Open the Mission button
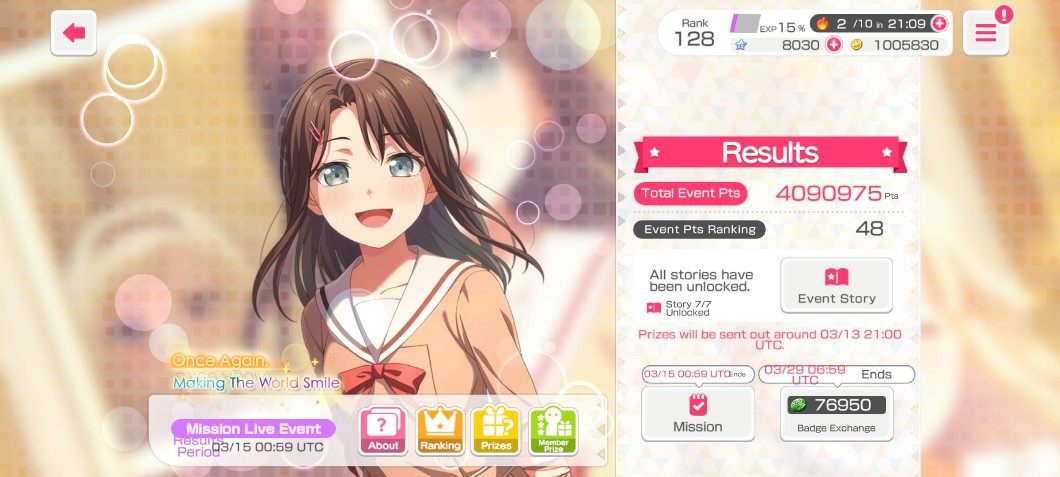Image resolution: width=1060 pixels, height=477 pixels. coord(697,413)
